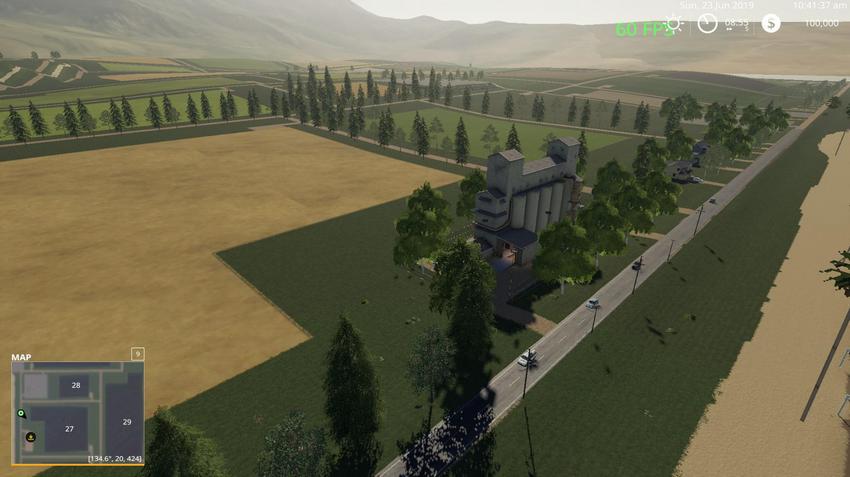Select field 28 on the minimap

click(75, 384)
